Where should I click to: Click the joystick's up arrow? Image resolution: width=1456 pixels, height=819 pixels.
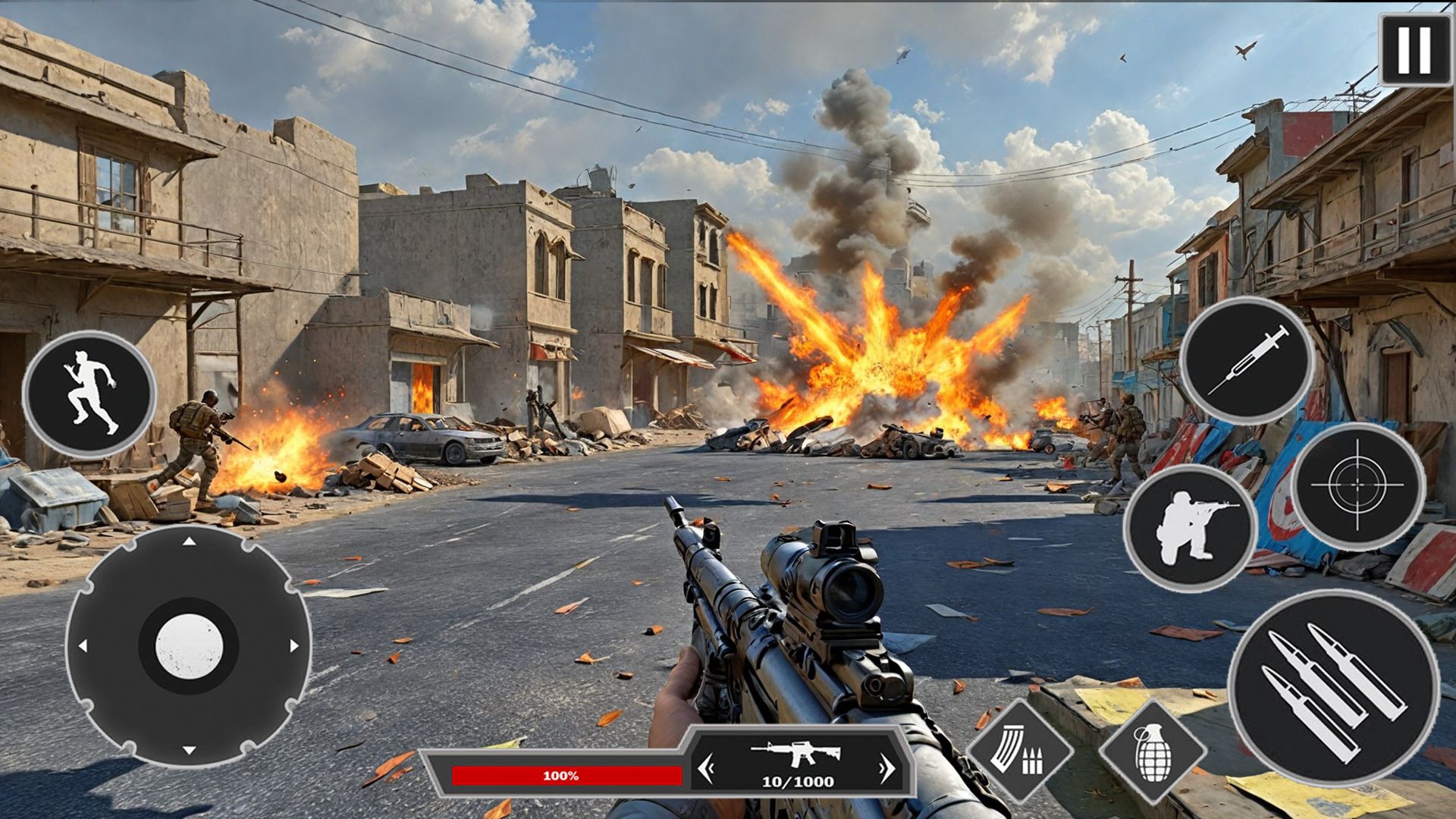[x=189, y=541]
